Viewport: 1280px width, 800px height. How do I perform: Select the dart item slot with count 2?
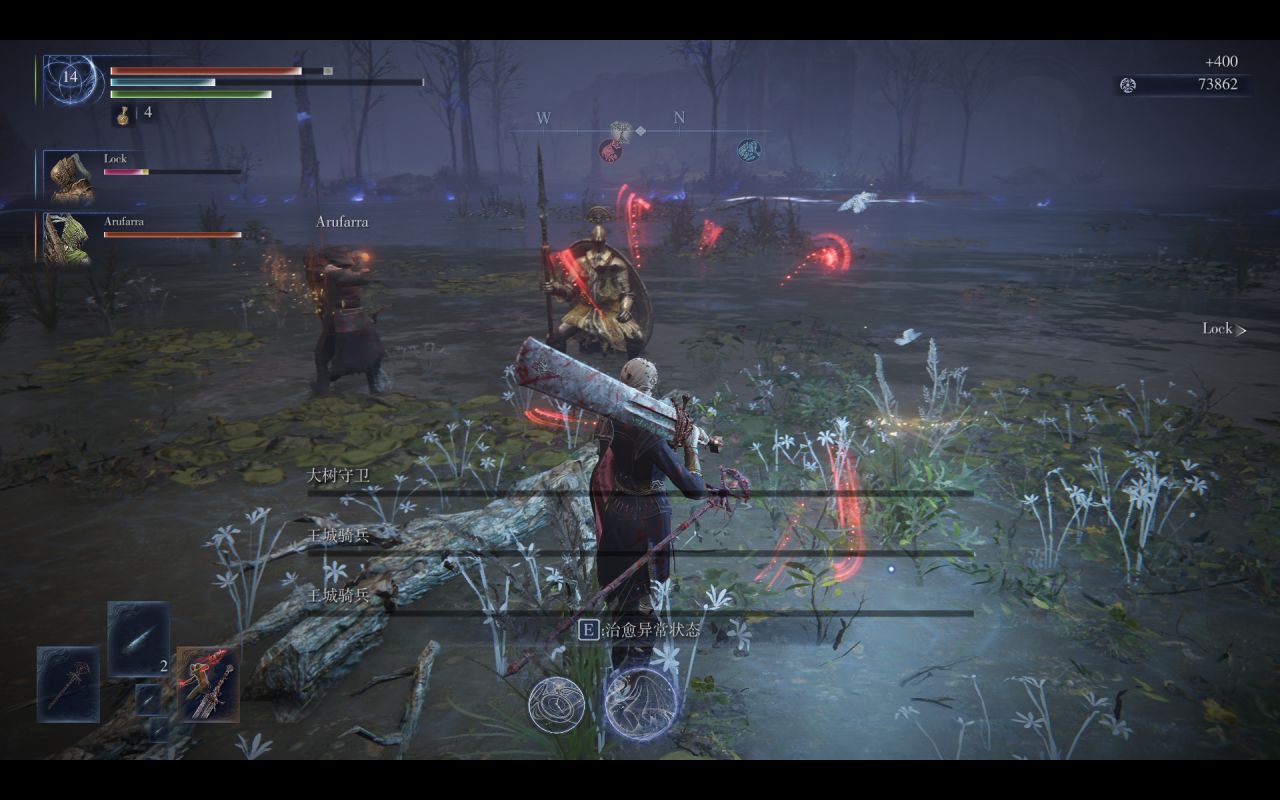138,640
